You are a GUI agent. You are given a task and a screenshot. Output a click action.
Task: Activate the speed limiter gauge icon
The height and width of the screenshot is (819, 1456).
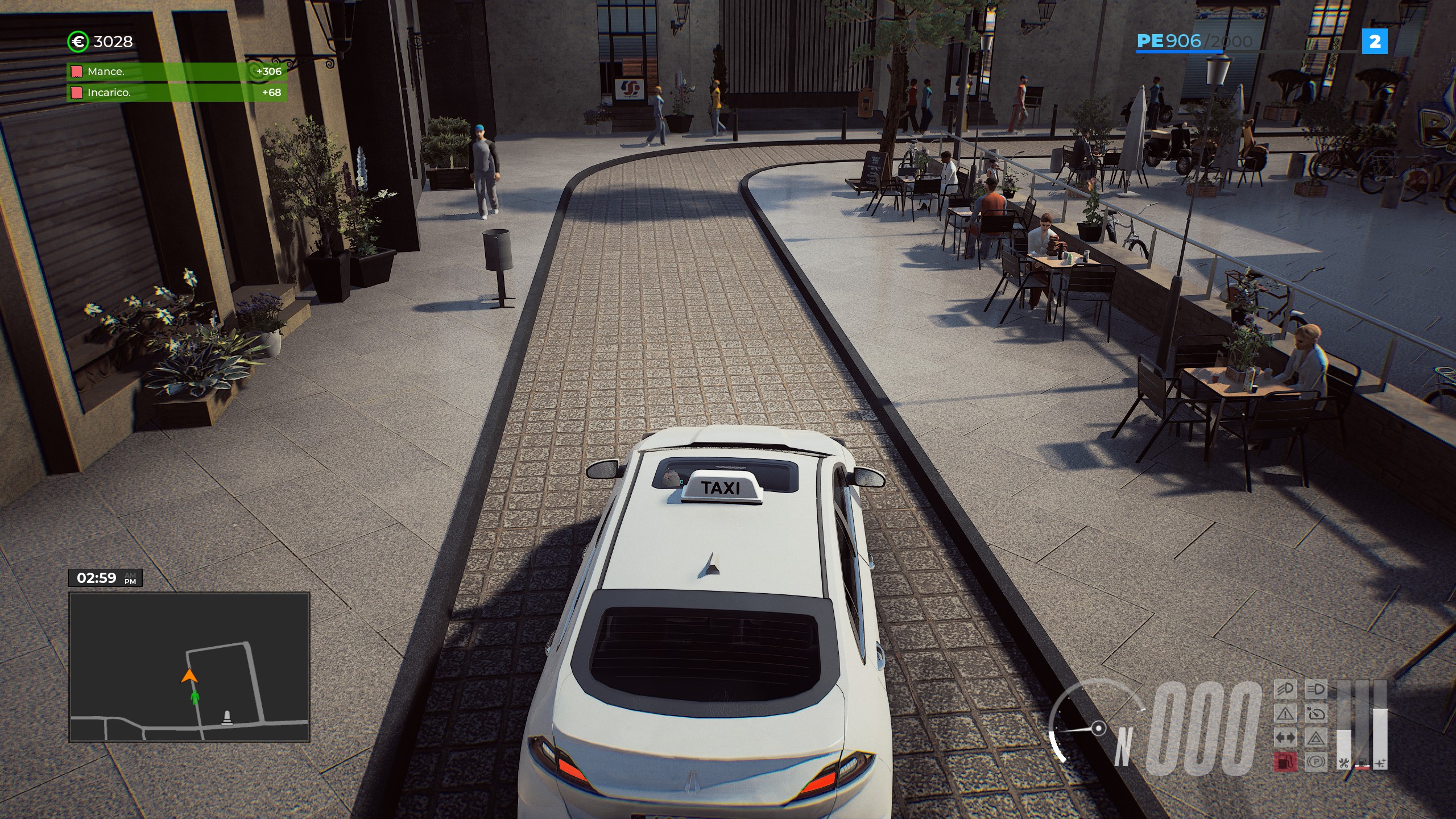(x=1316, y=713)
